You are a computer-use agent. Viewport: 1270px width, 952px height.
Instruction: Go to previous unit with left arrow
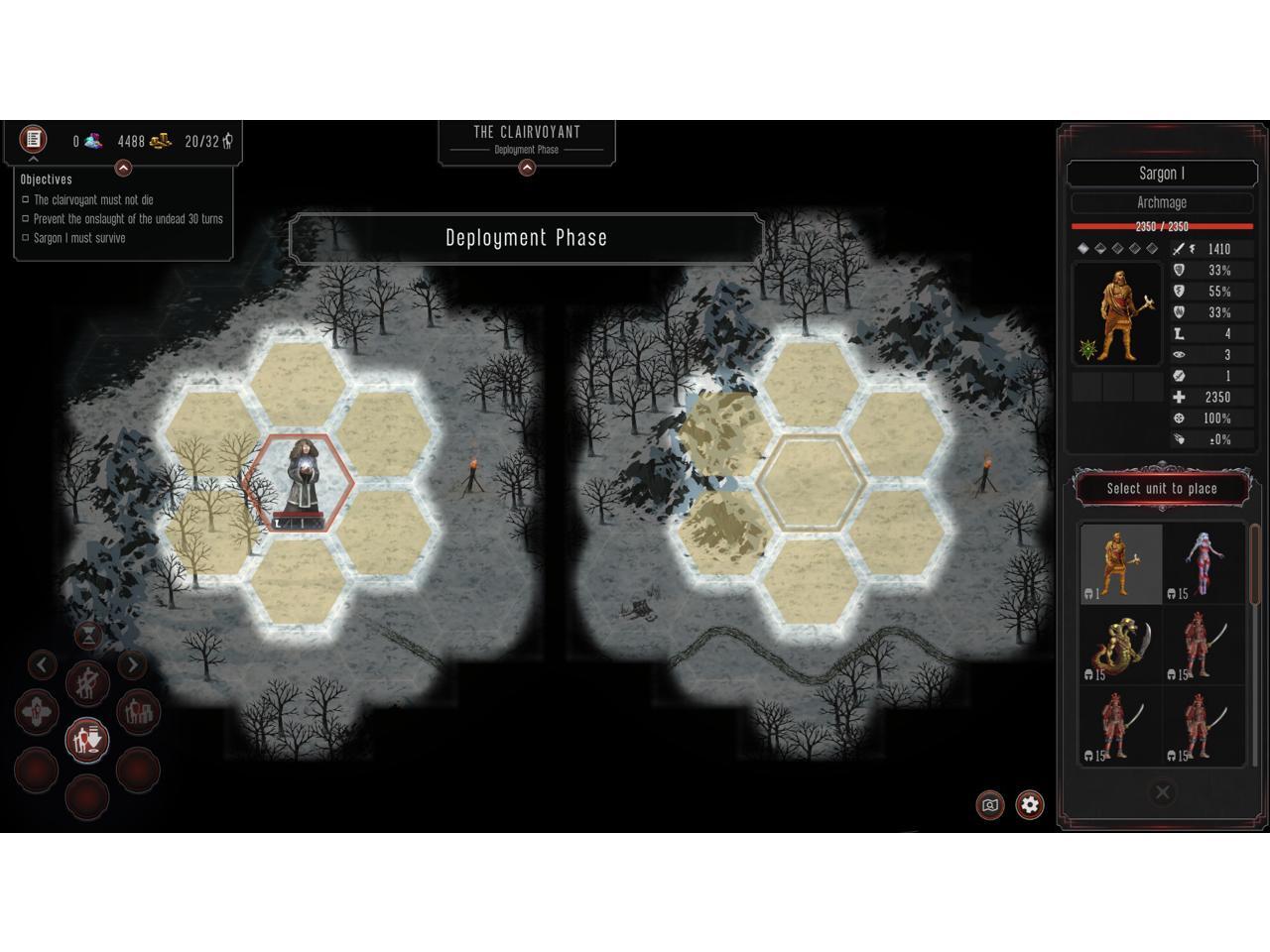(42, 664)
